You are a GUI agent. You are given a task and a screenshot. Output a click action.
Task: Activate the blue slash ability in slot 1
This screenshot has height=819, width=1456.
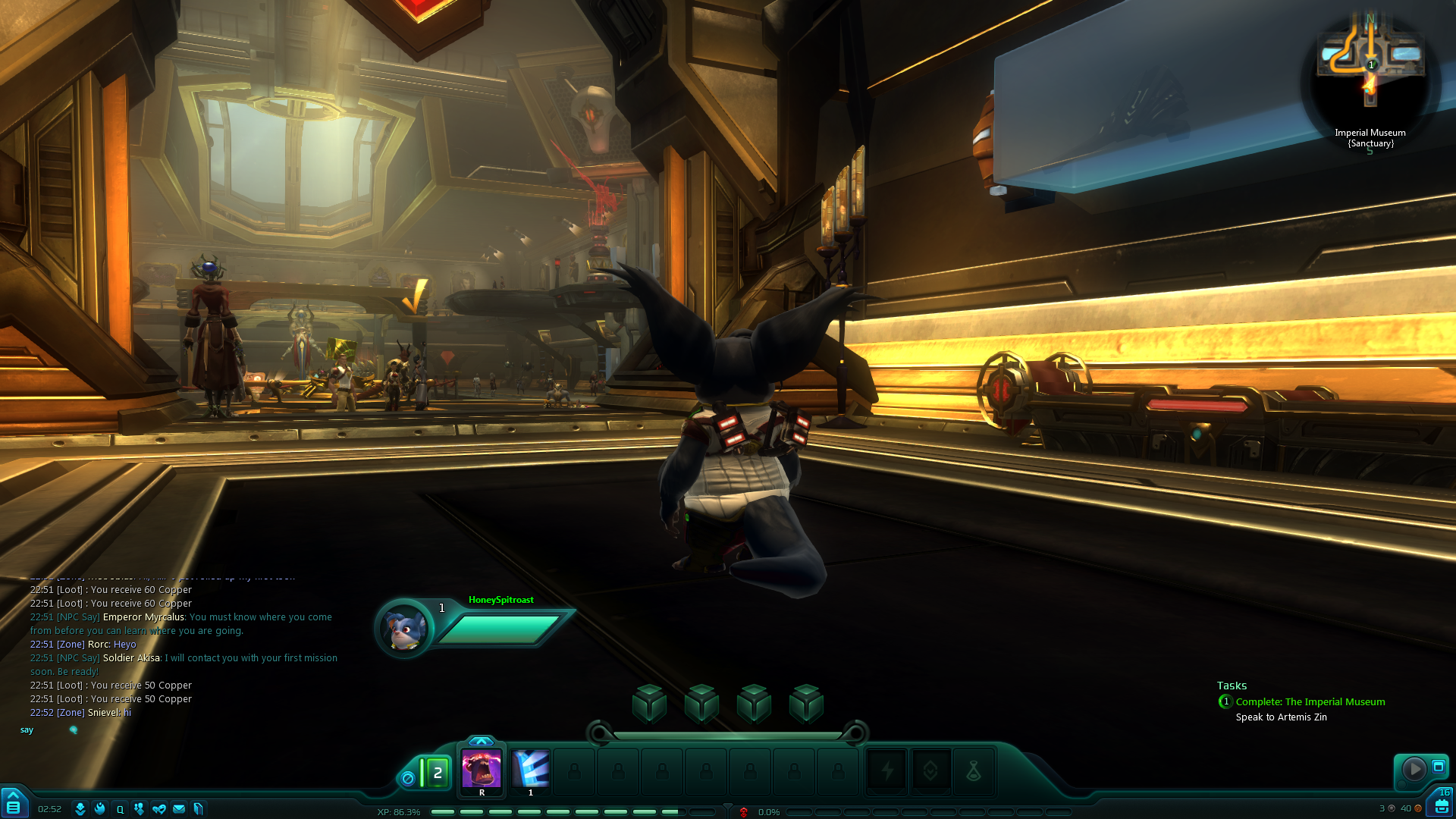tap(531, 770)
